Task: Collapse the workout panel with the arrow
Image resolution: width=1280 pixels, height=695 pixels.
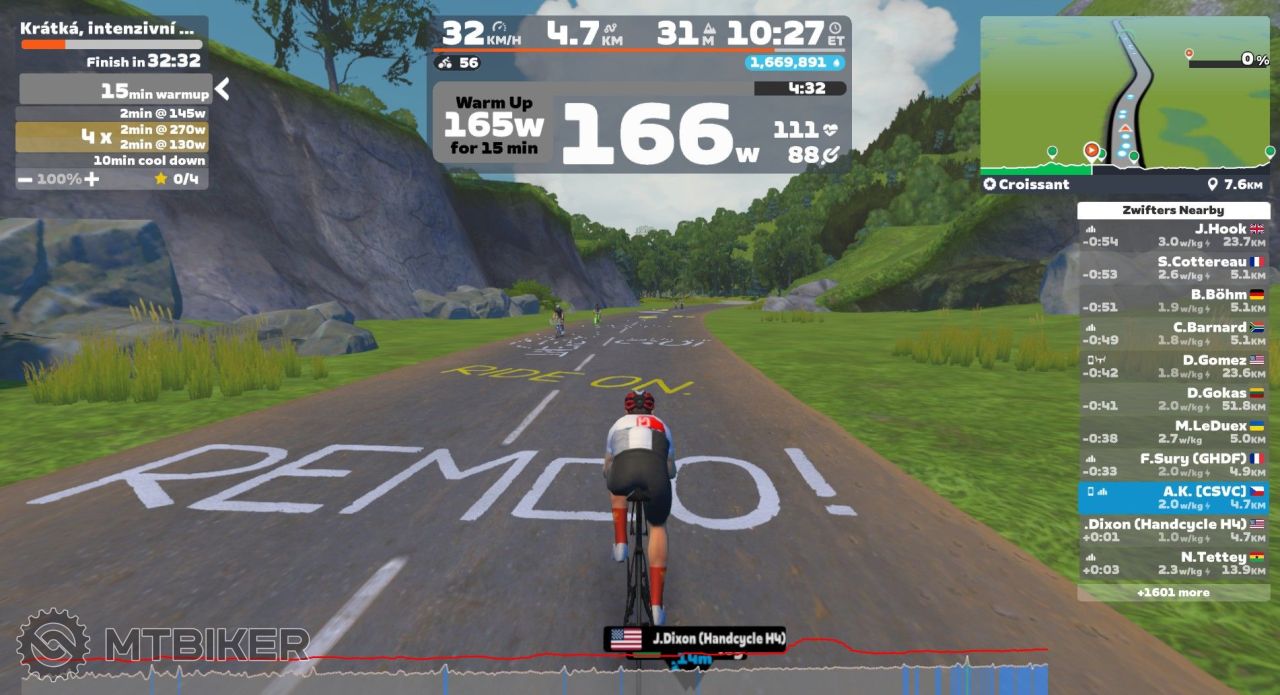Action: pos(222,90)
